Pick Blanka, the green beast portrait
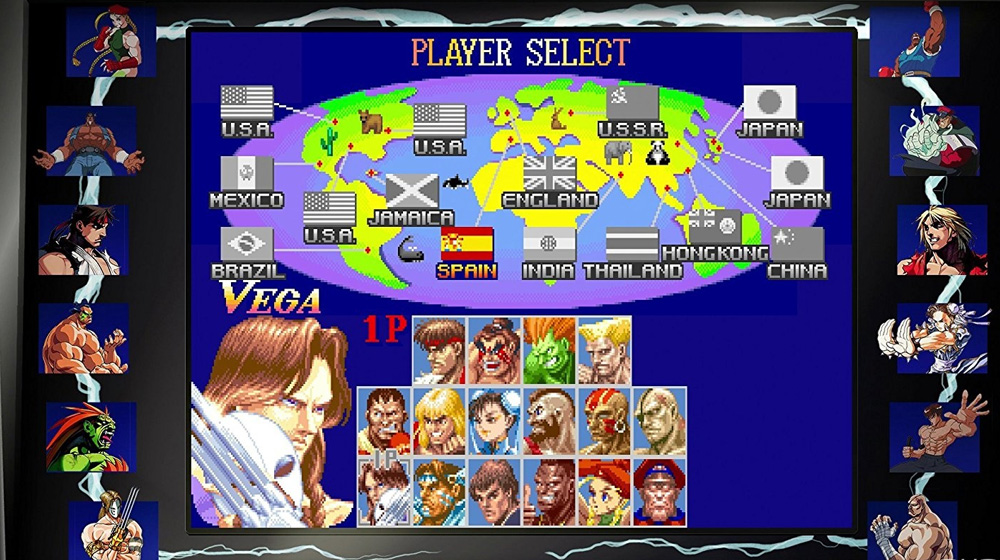The width and height of the screenshot is (1000, 560). click(x=549, y=351)
